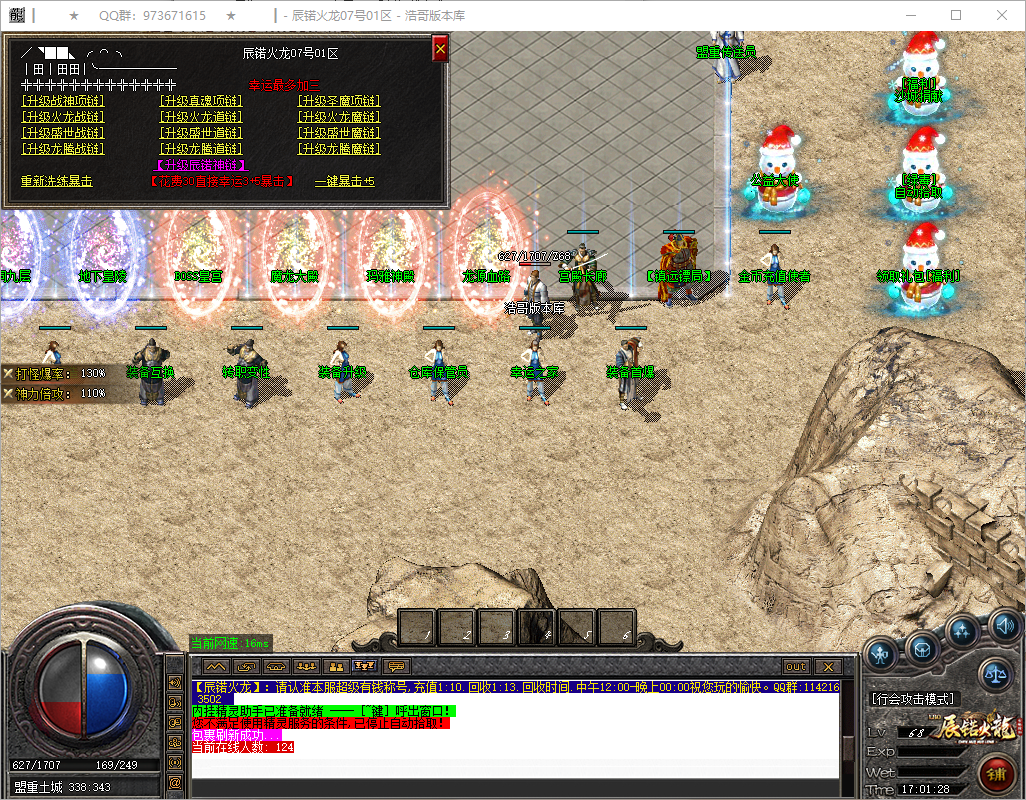
Task: Select 升级火龙战链 upgrade link
Action: click(62, 117)
